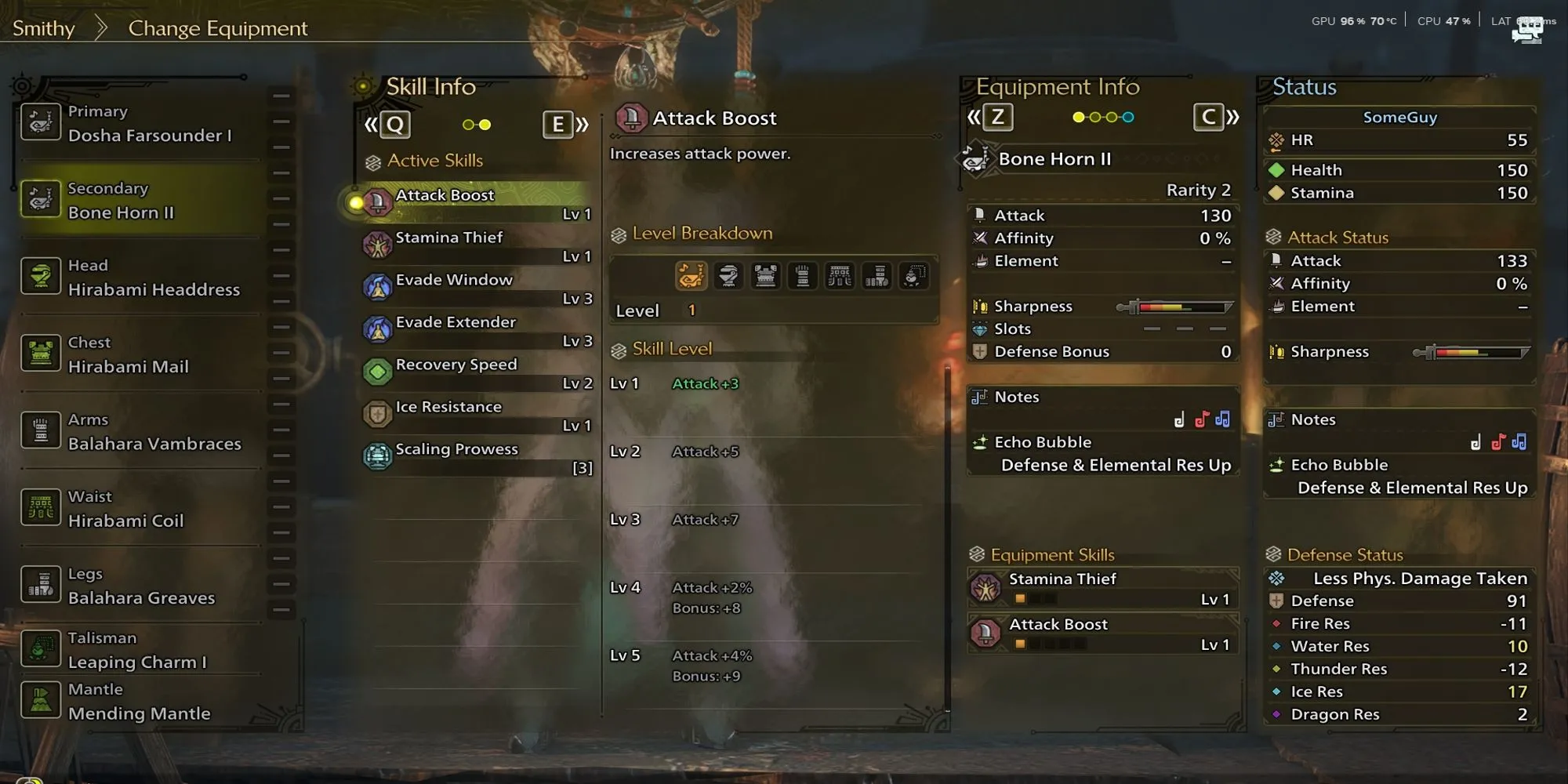Click the Smithy breadcrumb
Image resolution: width=1568 pixels, height=784 pixels.
click(x=44, y=28)
